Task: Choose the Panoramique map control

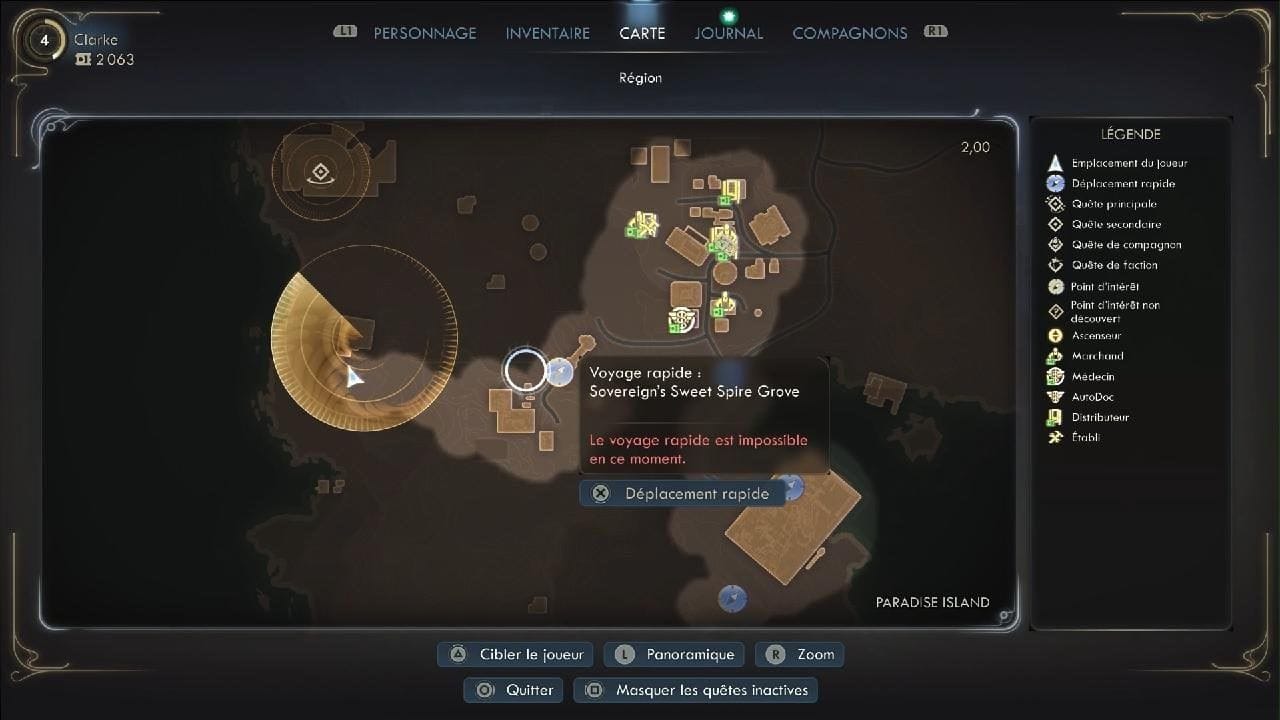Action: tap(678, 654)
